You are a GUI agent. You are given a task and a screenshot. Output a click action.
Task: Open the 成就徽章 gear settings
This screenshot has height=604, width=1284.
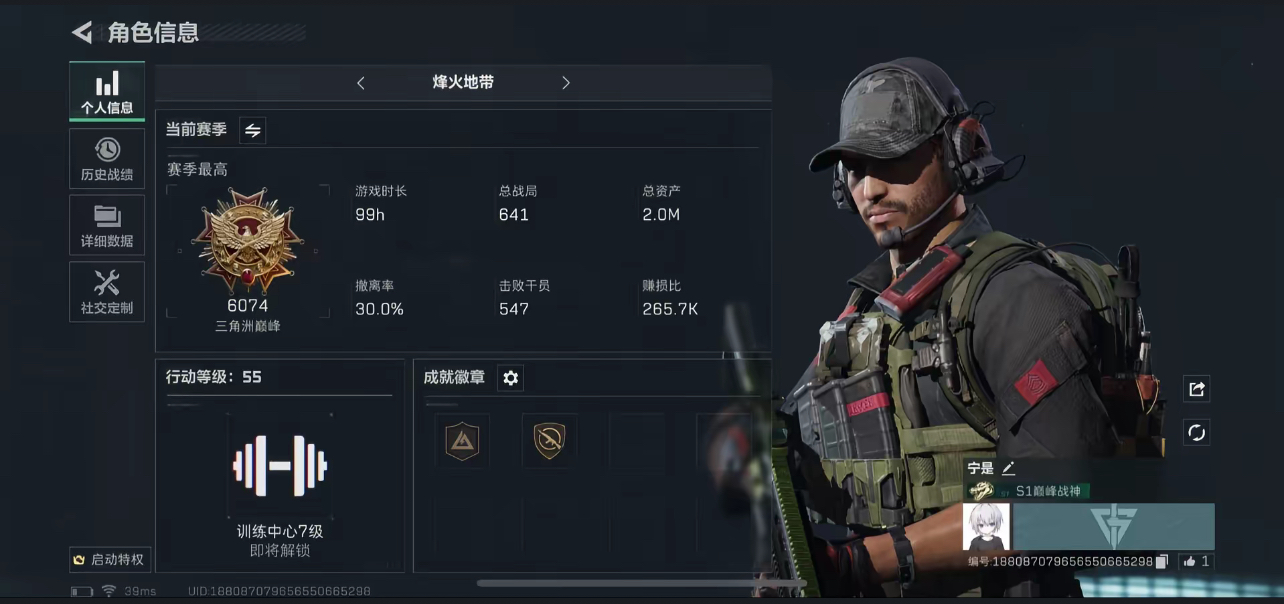pos(511,378)
